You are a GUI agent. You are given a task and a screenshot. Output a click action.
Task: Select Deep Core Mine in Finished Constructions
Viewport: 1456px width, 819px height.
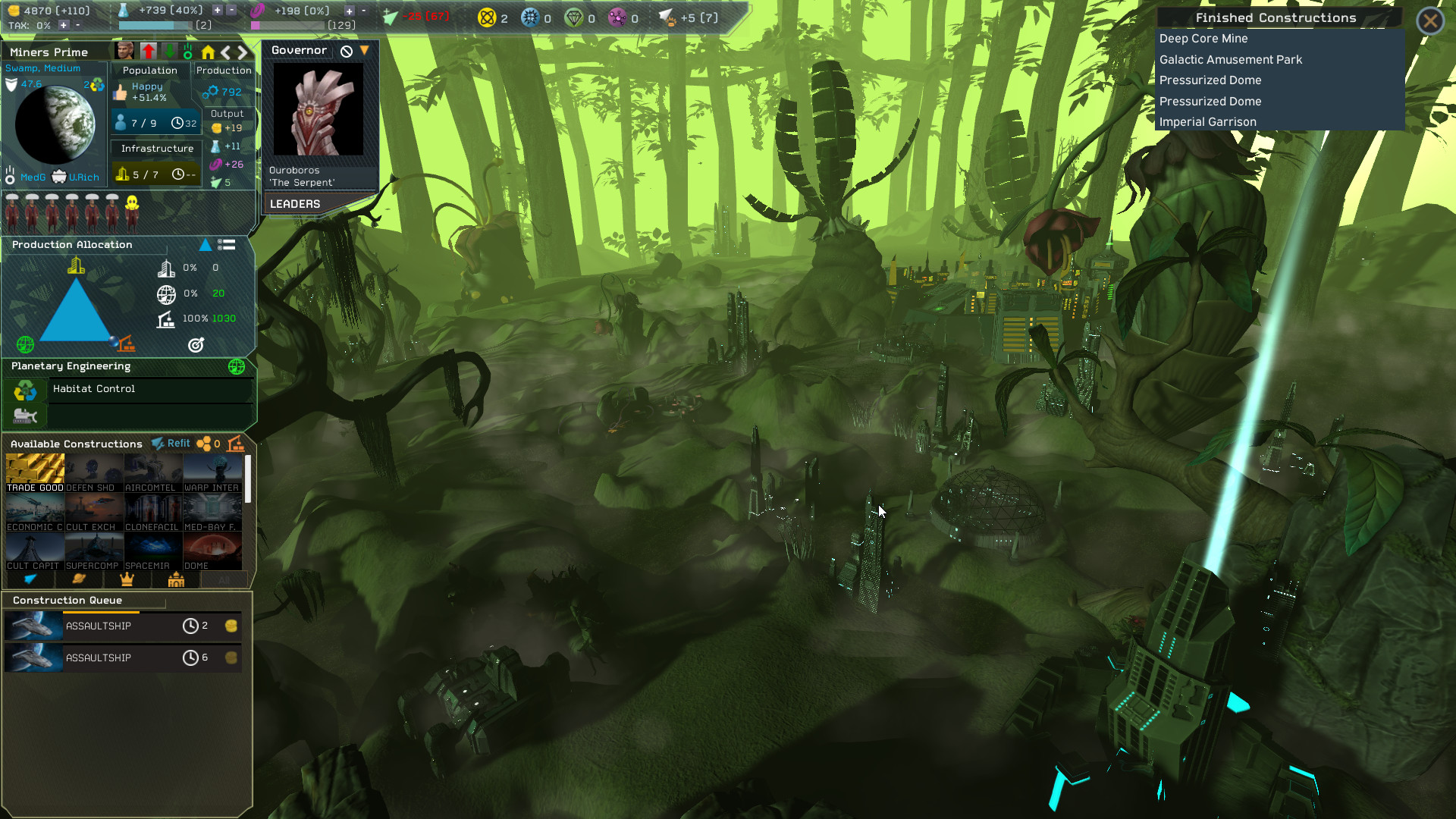pos(1203,38)
